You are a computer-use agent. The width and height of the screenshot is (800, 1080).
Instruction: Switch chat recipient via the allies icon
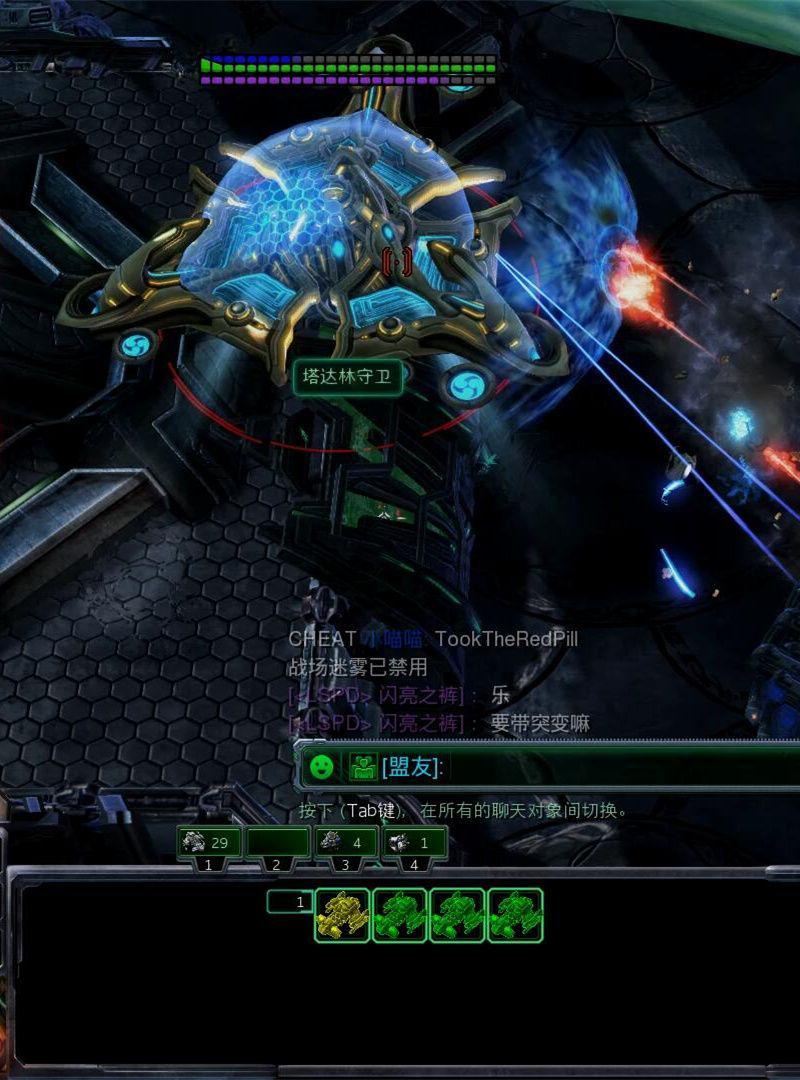[362, 767]
